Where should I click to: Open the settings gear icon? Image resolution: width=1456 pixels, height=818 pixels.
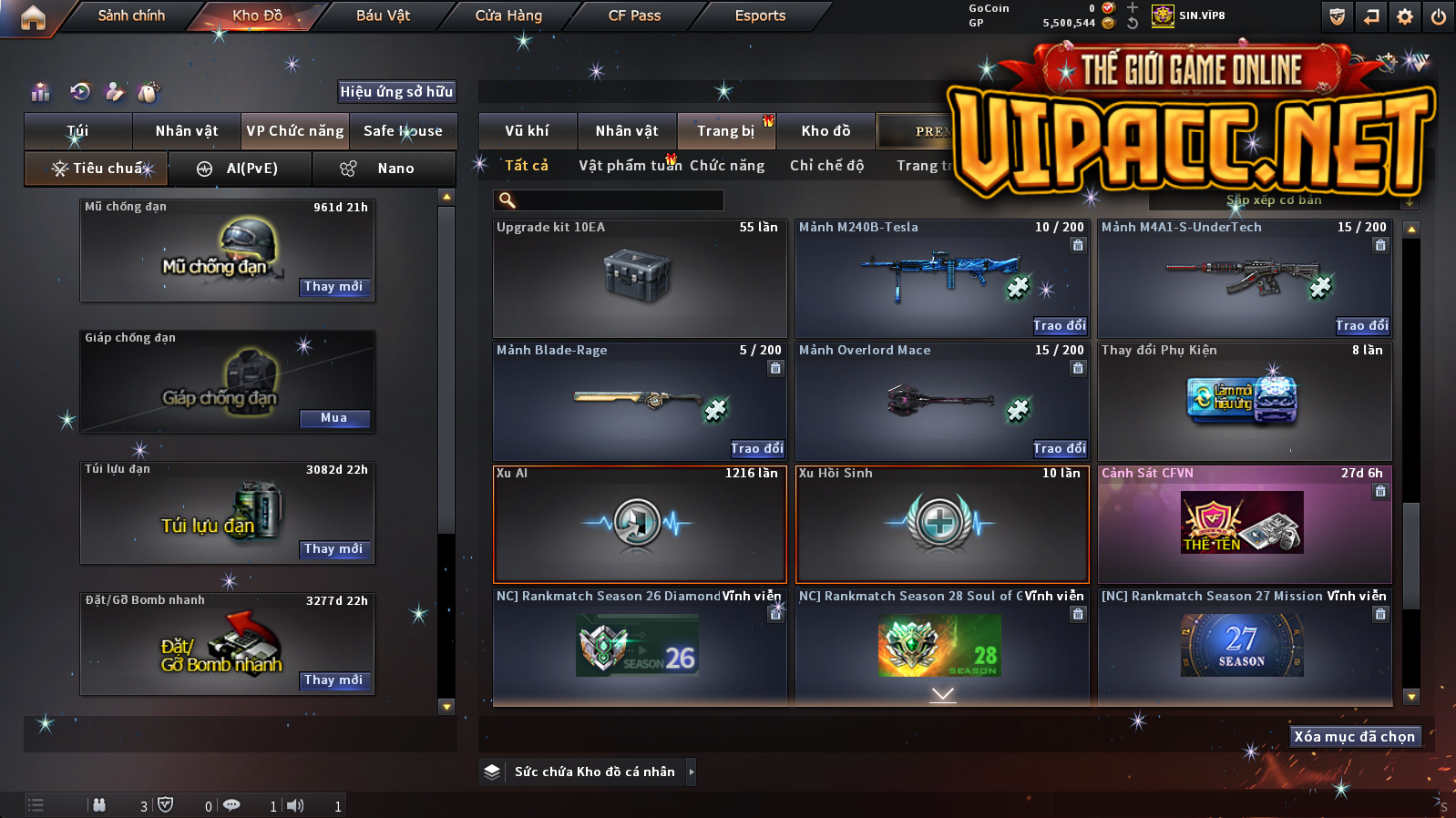(1405, 16)
